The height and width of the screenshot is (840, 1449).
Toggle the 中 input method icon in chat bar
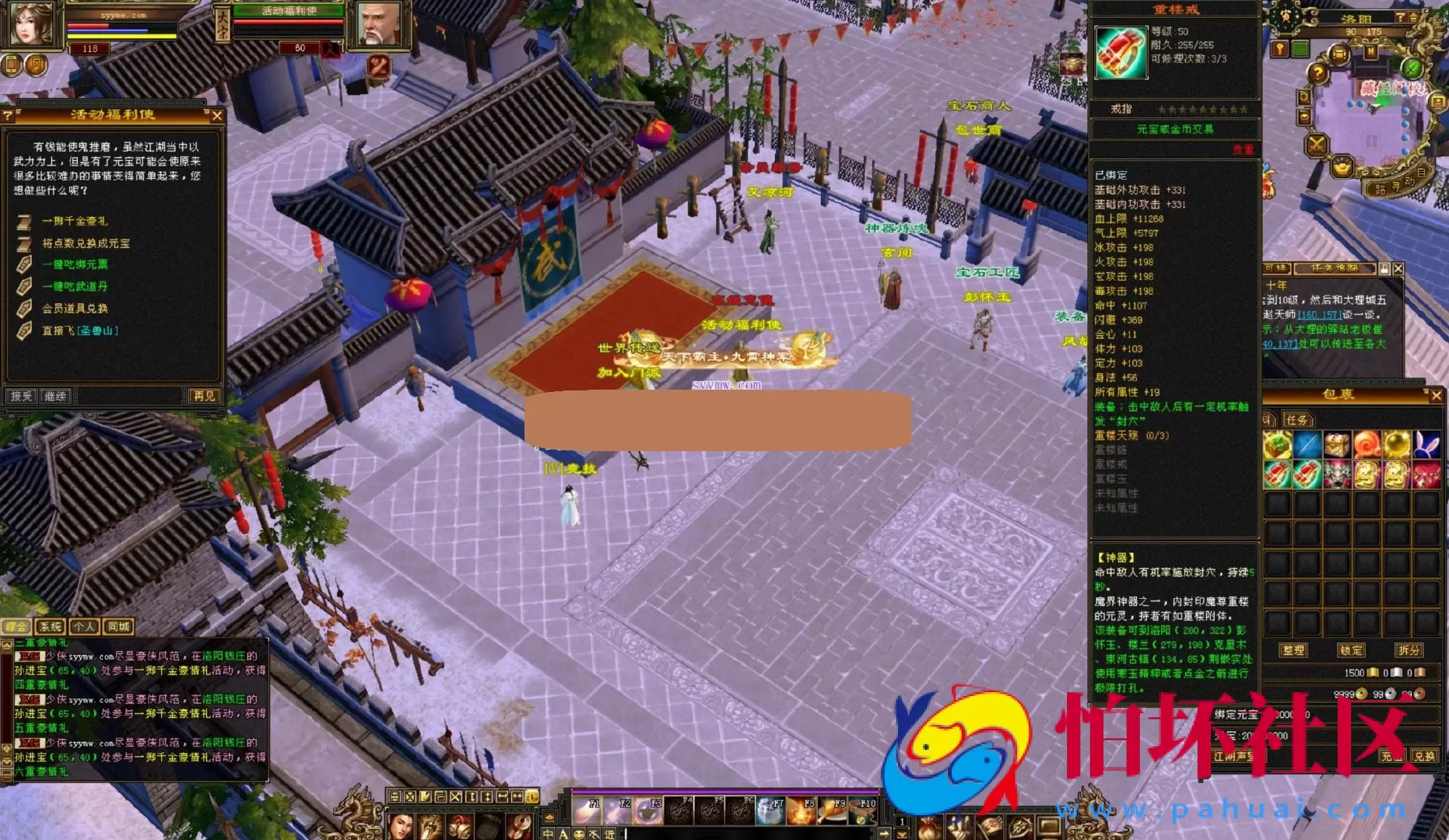point(547,835)
